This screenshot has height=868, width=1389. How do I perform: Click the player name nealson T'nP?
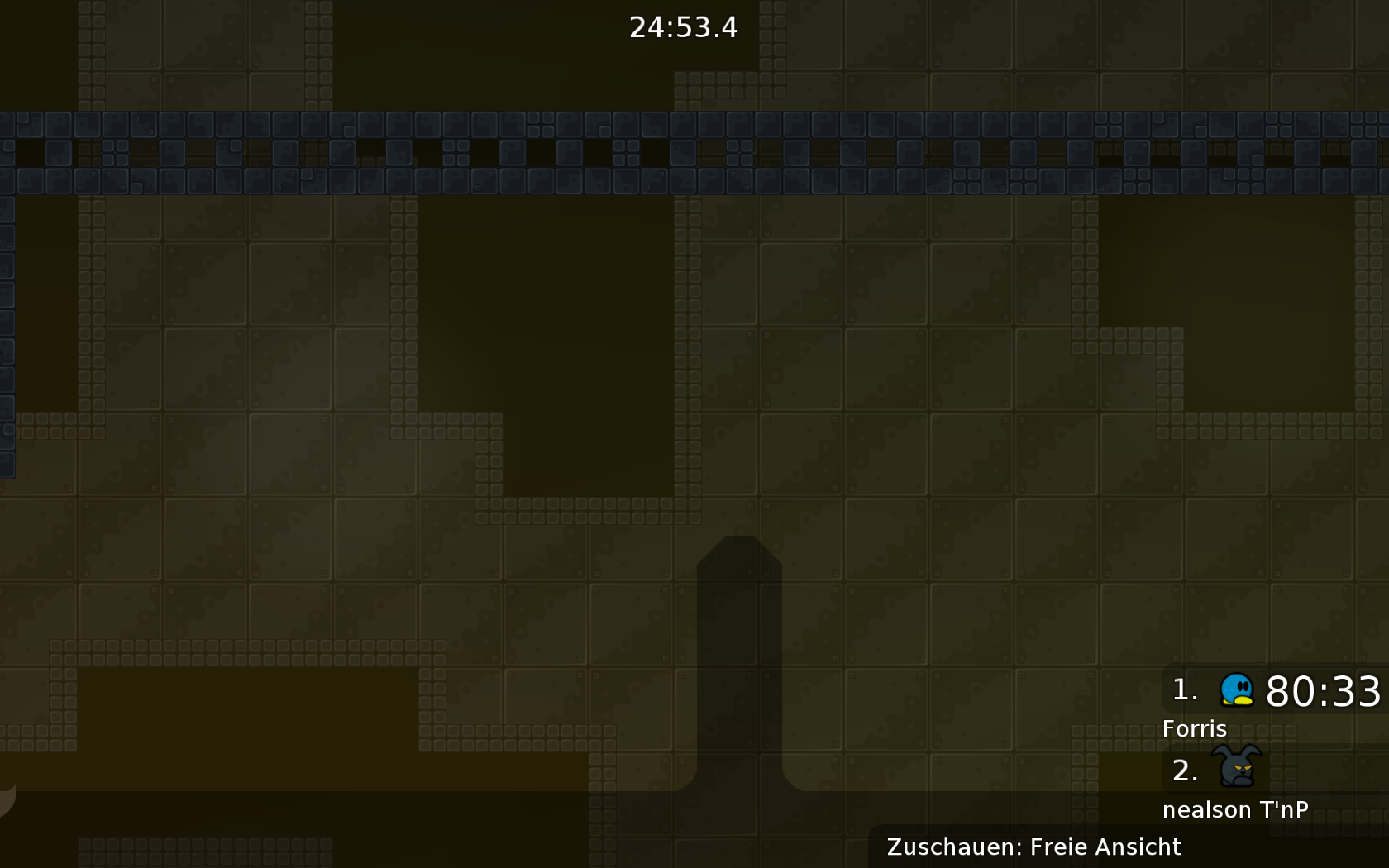point(1236,809)
